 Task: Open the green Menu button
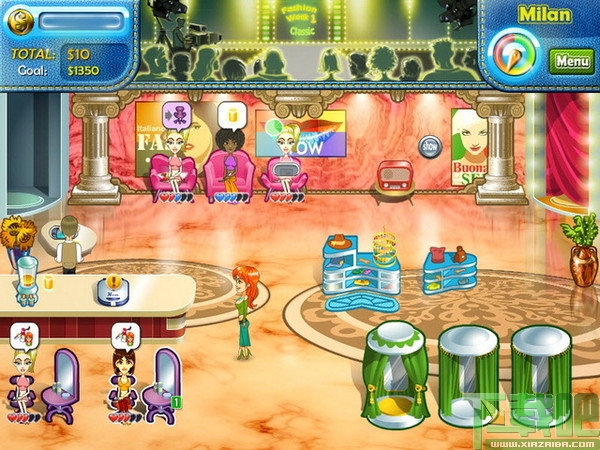click(x=572, y=60)
